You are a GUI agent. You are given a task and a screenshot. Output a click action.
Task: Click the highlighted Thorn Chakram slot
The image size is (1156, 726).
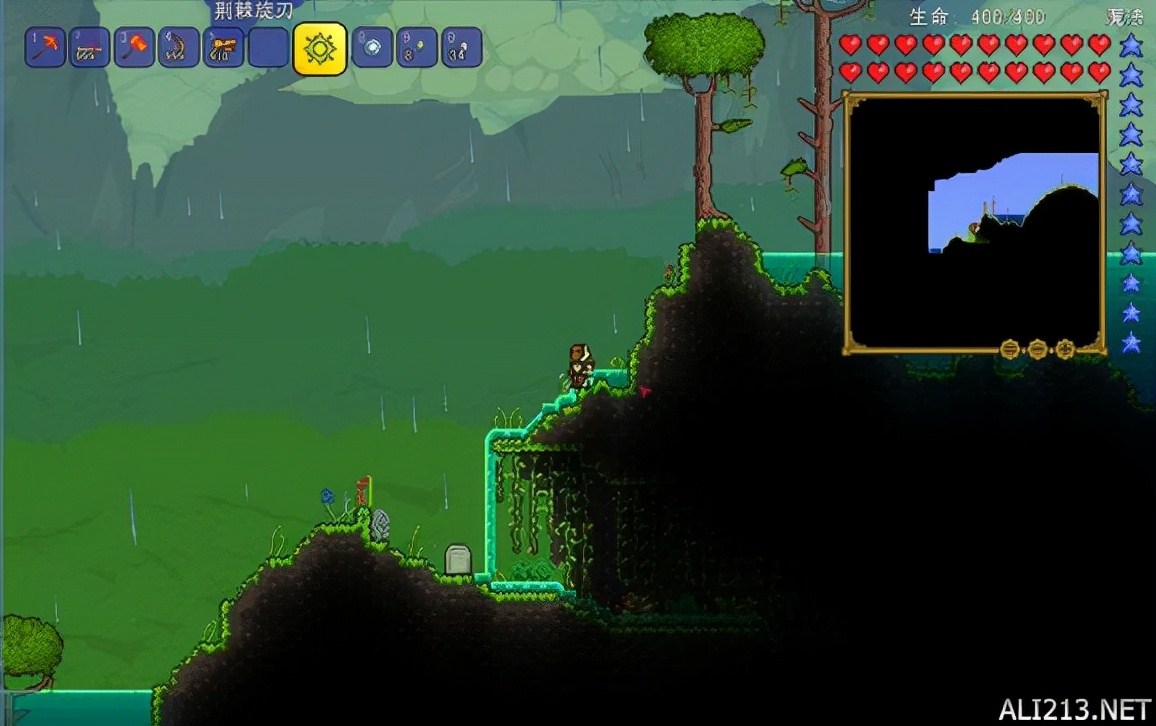coord(320,49)
